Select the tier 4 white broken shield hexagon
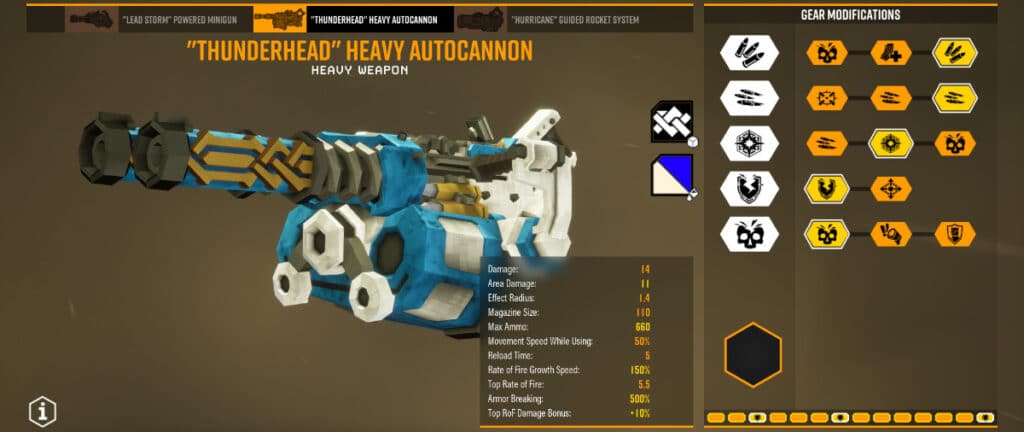The width and height of the screenshot is (1024, 432). 752,188
